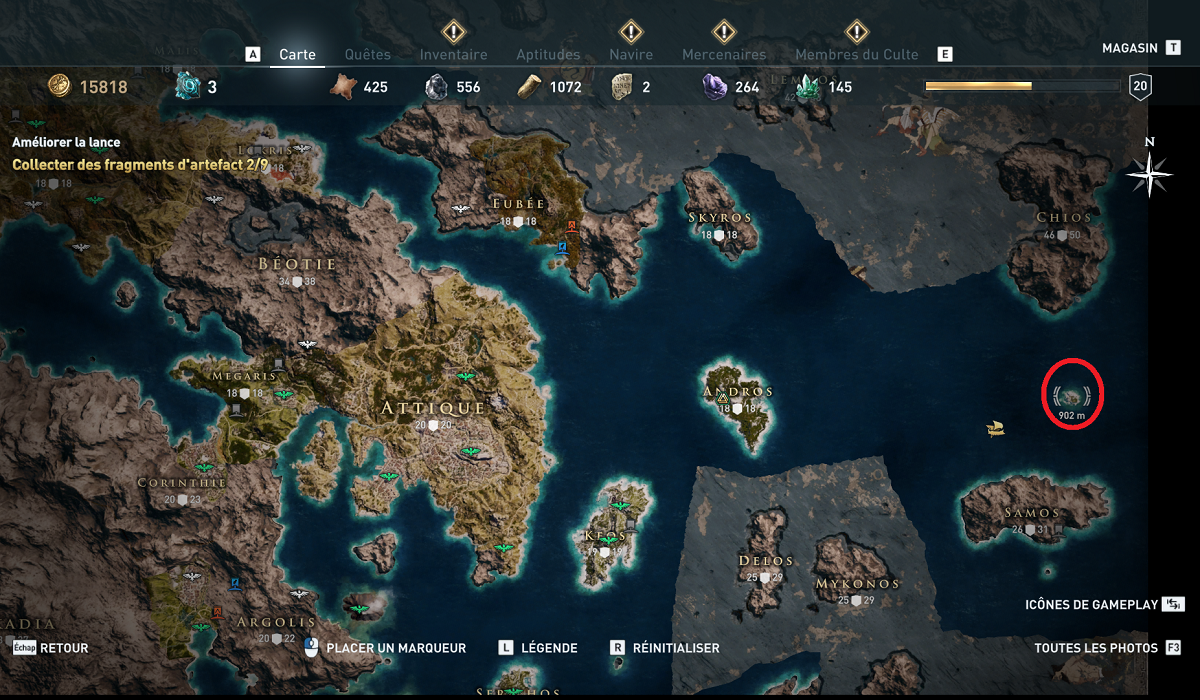Open the Membres du Culte tab
This screenshot has width=1200, height=700.
click(x=856, y=54)
